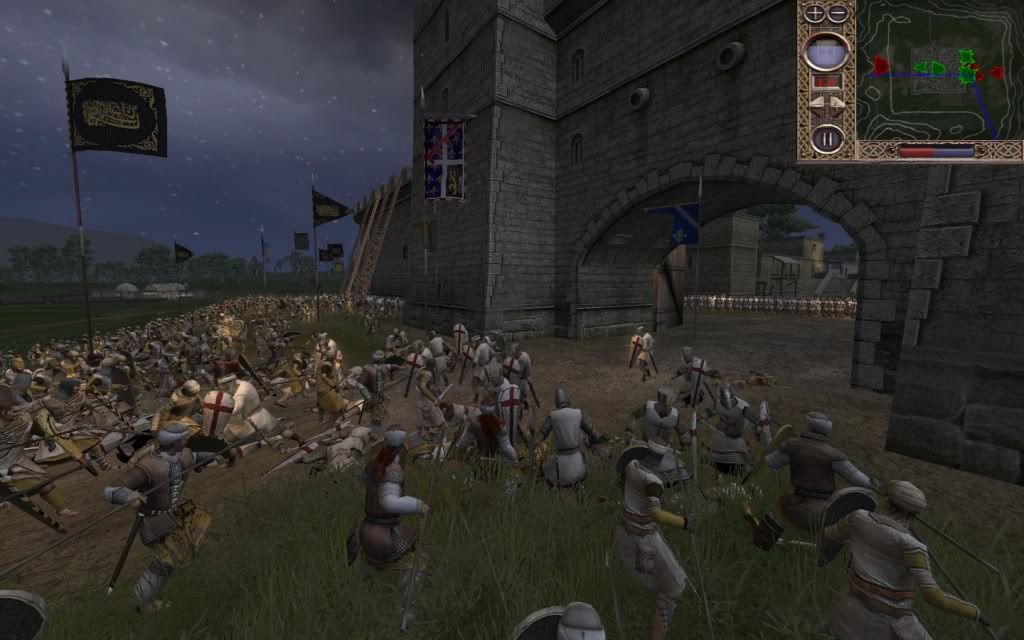This screenshot has width=1024, height=640.
Task: Speed up the battle with the right arrow
Action: pyautogui.click(x=838, y=104)
